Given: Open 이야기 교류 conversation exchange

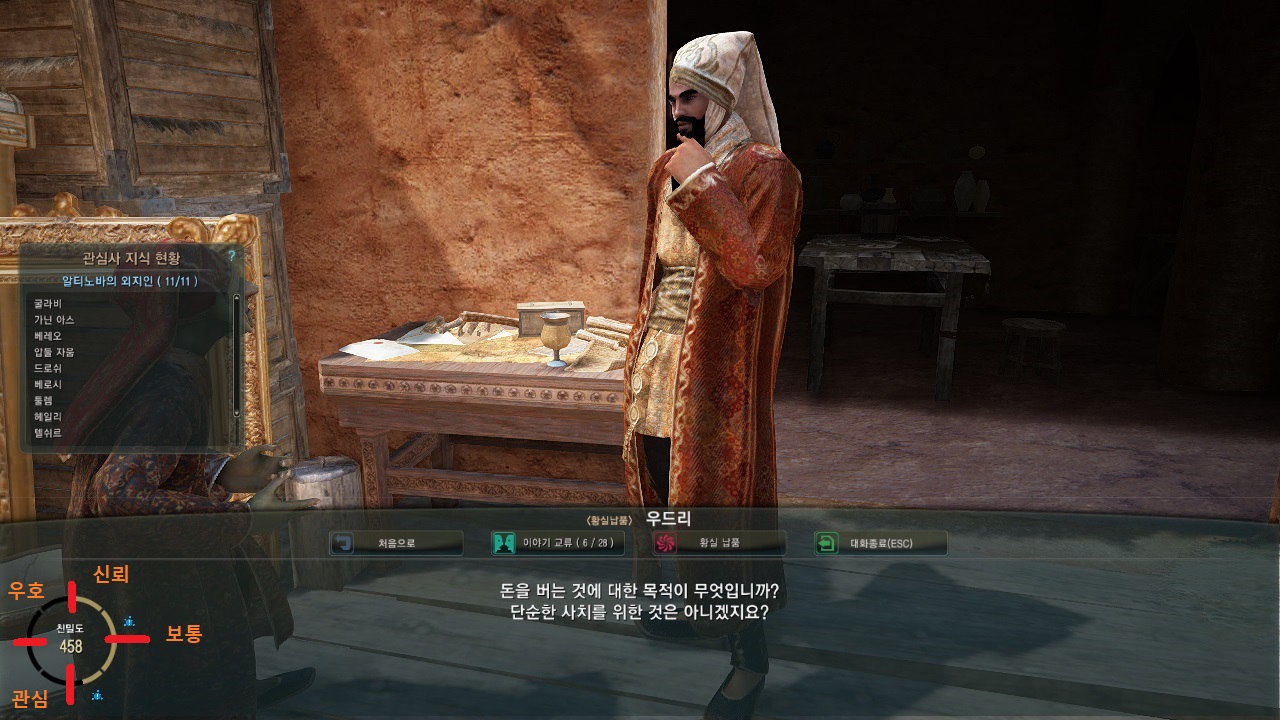Looking at the screenshot, I should pyautogui.click(x=558, y=543).
